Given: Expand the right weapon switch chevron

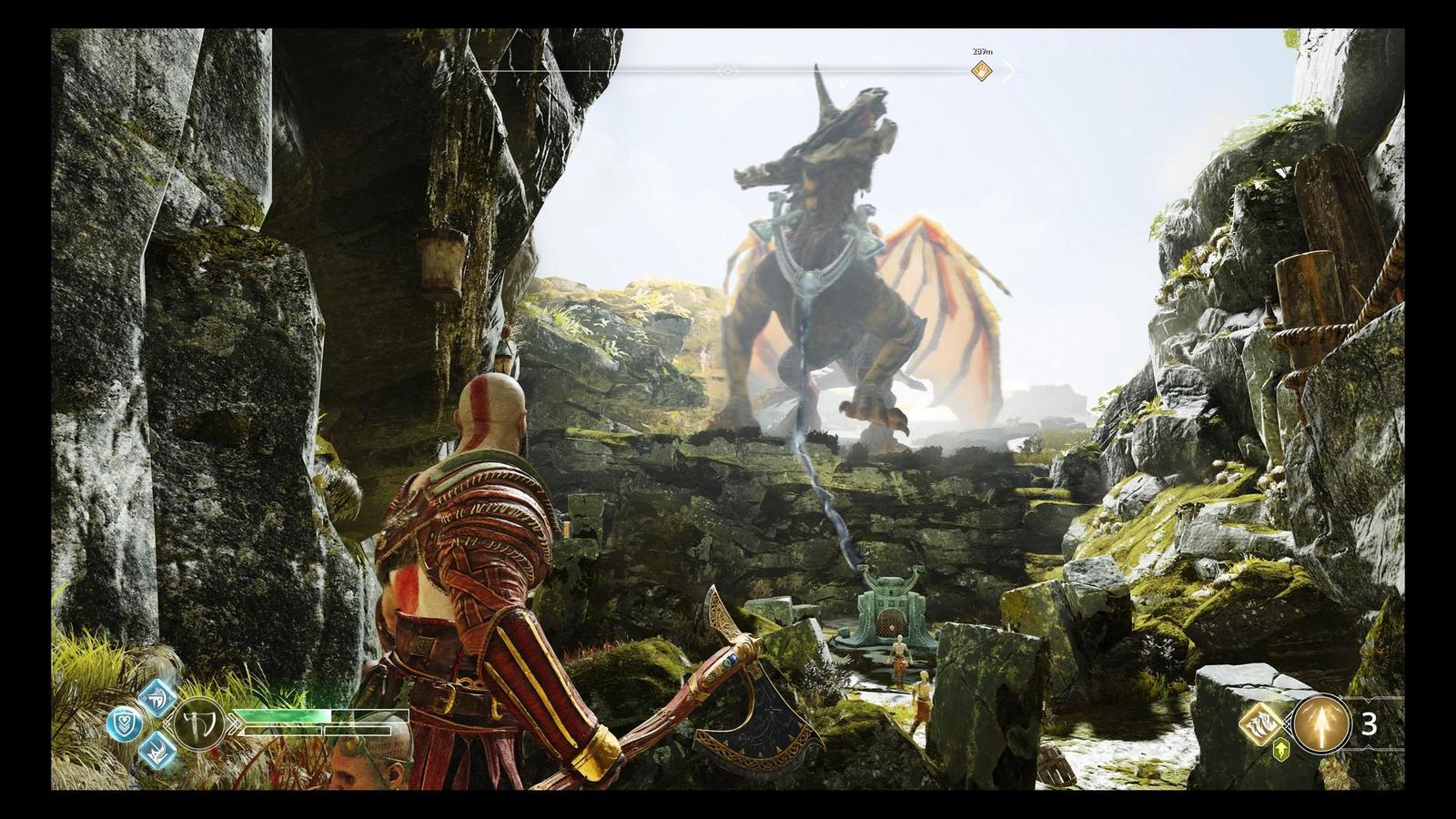Looking at the screenshot, I should pos(235,723).
